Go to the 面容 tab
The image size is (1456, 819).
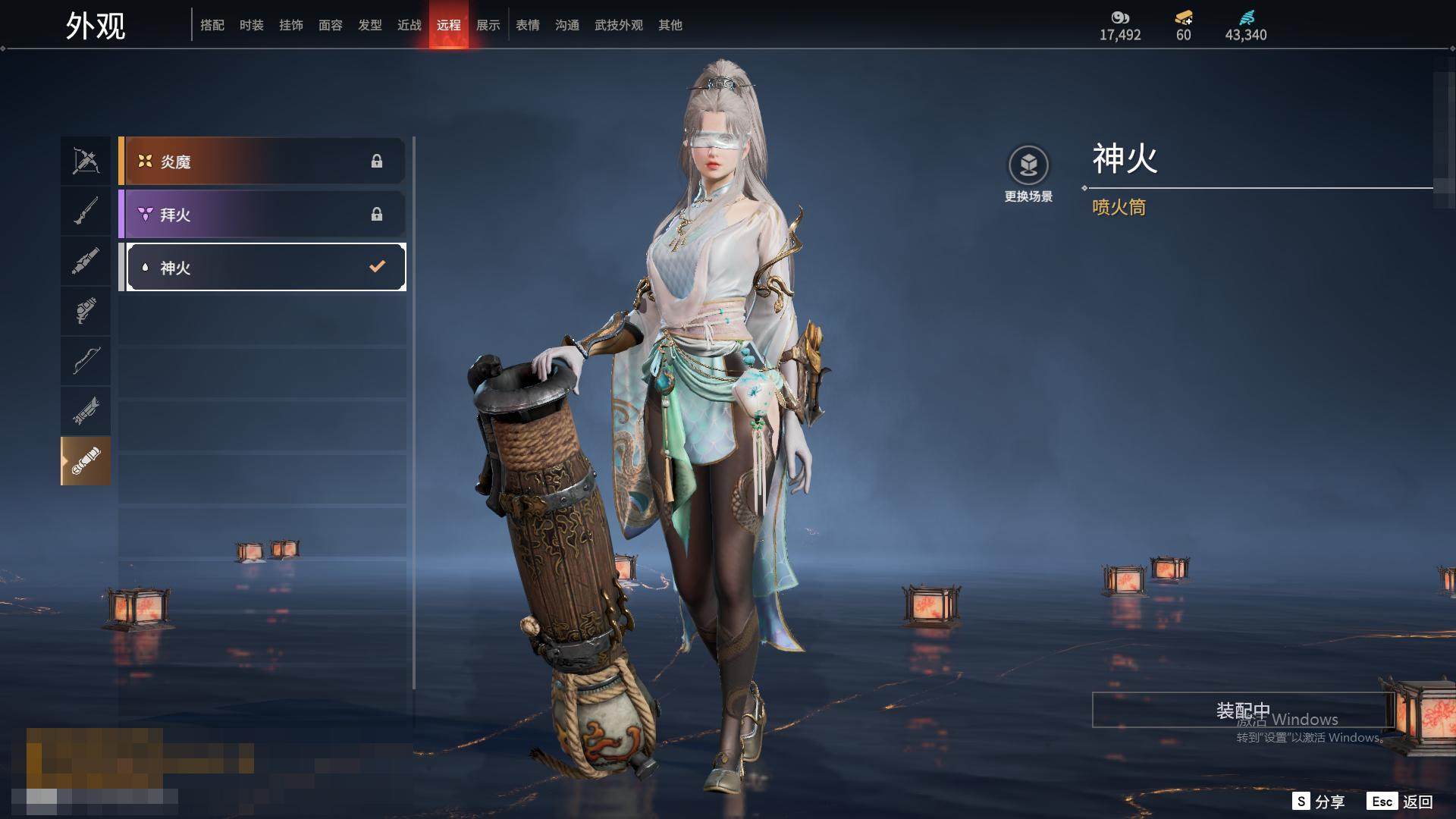(x=331, y=25)
